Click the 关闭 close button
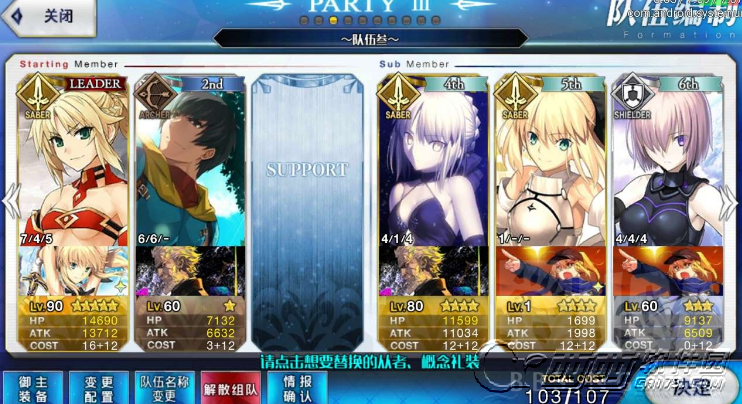Viewport: 742px width, 404px height. [50, 17]
